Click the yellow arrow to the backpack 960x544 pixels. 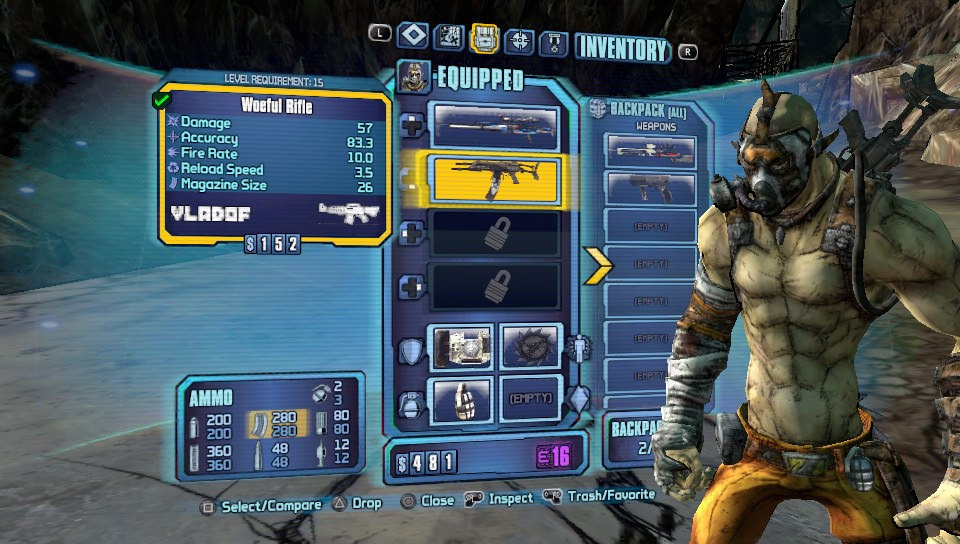click(x=597, y=264)
